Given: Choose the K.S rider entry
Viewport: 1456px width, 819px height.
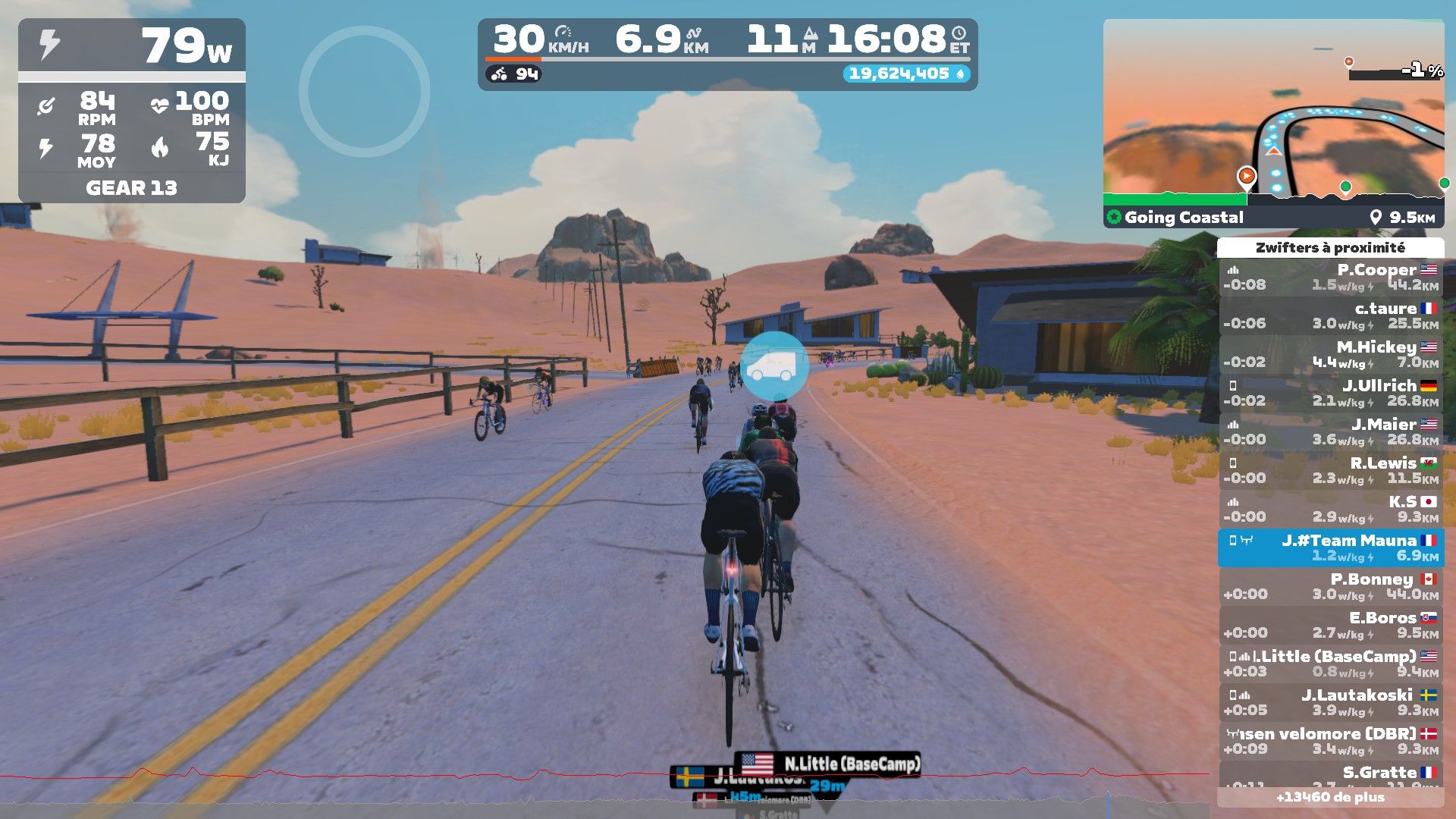Looking at the screenshot, I should (x=1331, y=510).
